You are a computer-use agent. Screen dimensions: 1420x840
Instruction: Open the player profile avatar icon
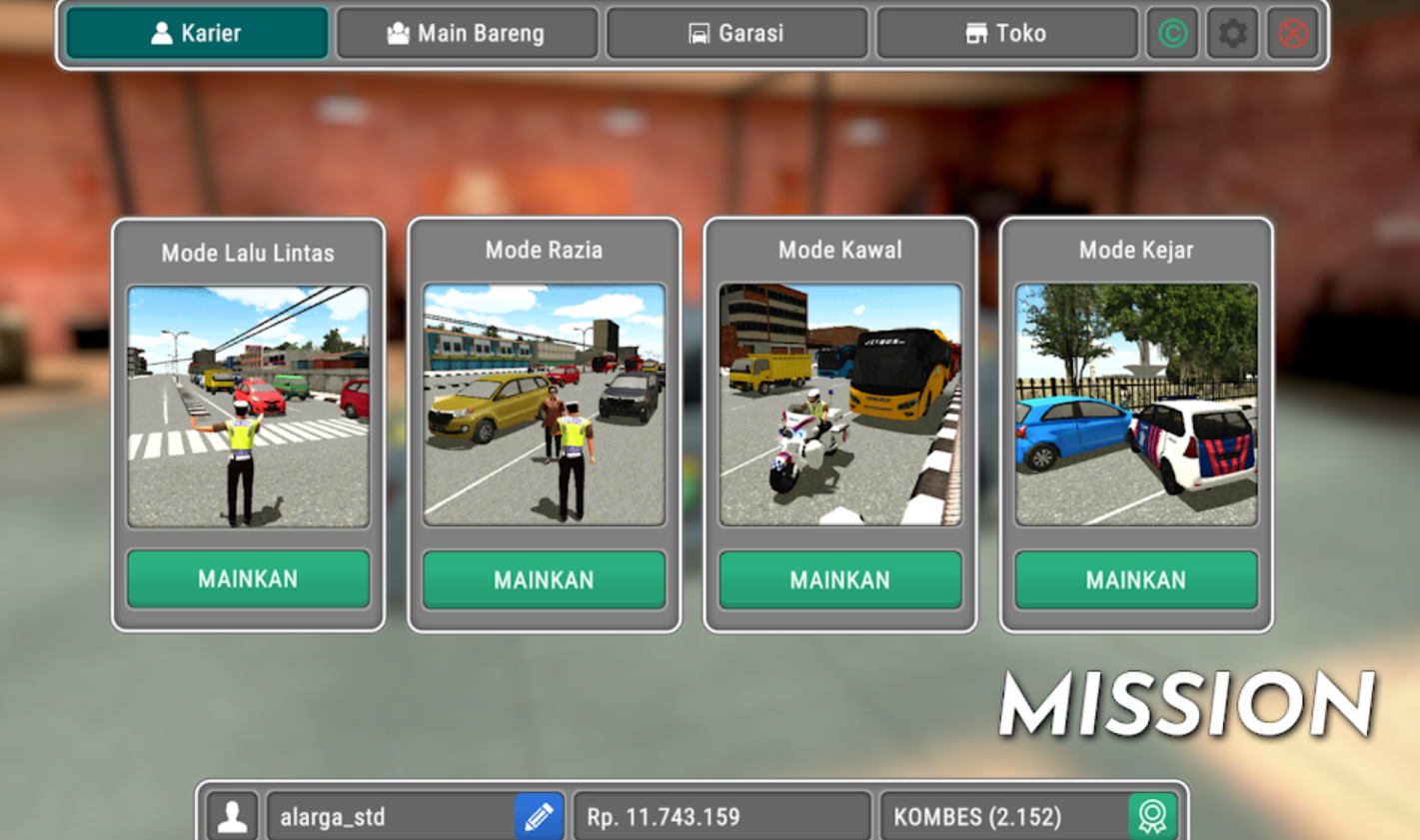[233, 817]
